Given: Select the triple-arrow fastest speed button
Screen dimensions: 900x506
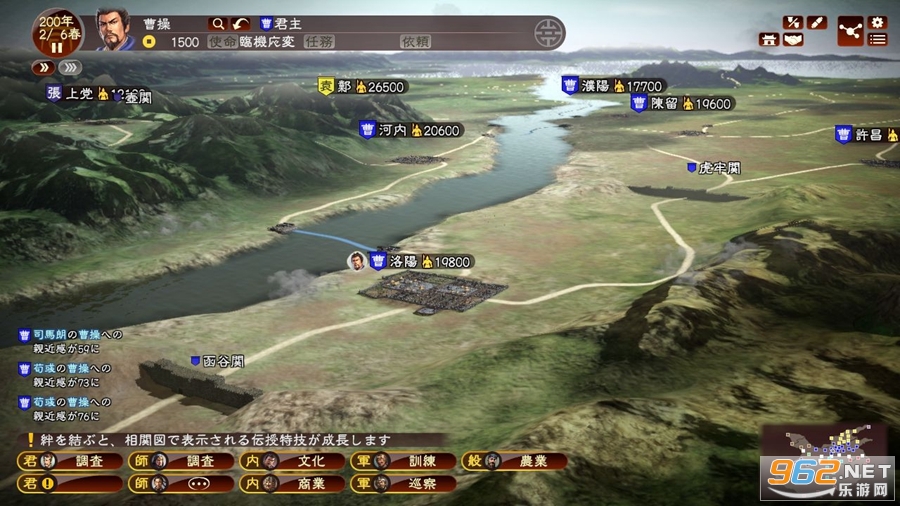Looking at the screenshot, I should 69,67.
